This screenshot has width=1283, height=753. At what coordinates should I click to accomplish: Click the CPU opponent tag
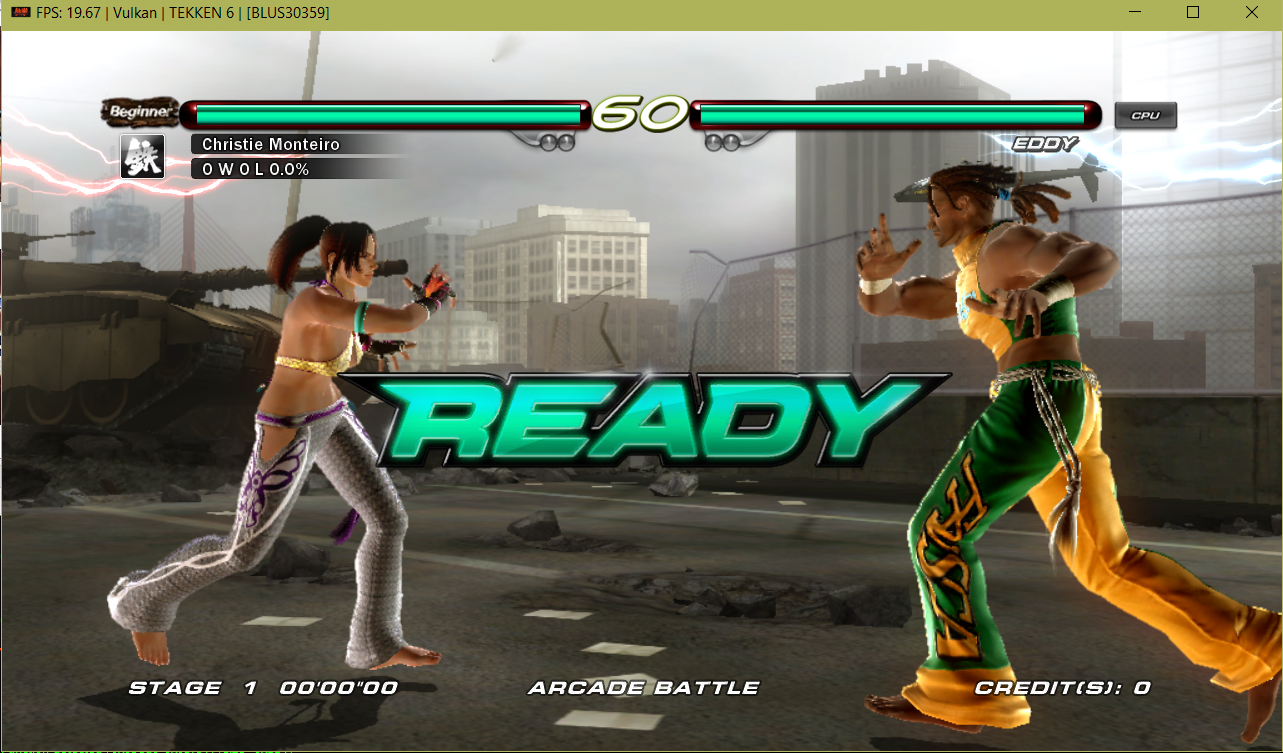[x=1145, y=116]
